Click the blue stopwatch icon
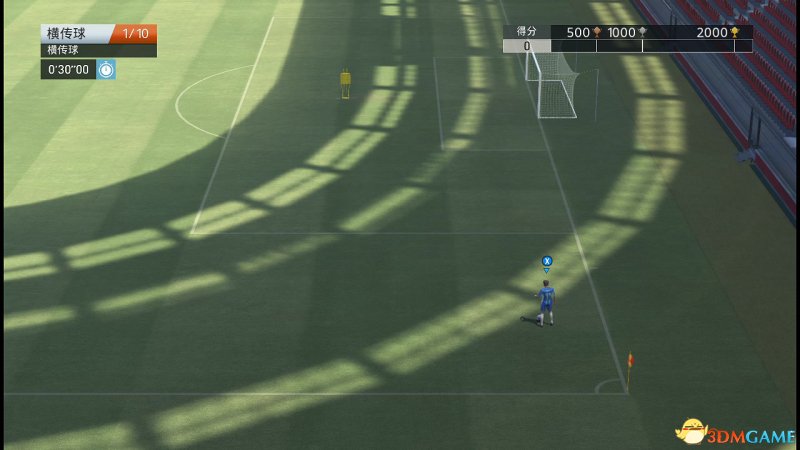The image size is (800, 450). 106,69
